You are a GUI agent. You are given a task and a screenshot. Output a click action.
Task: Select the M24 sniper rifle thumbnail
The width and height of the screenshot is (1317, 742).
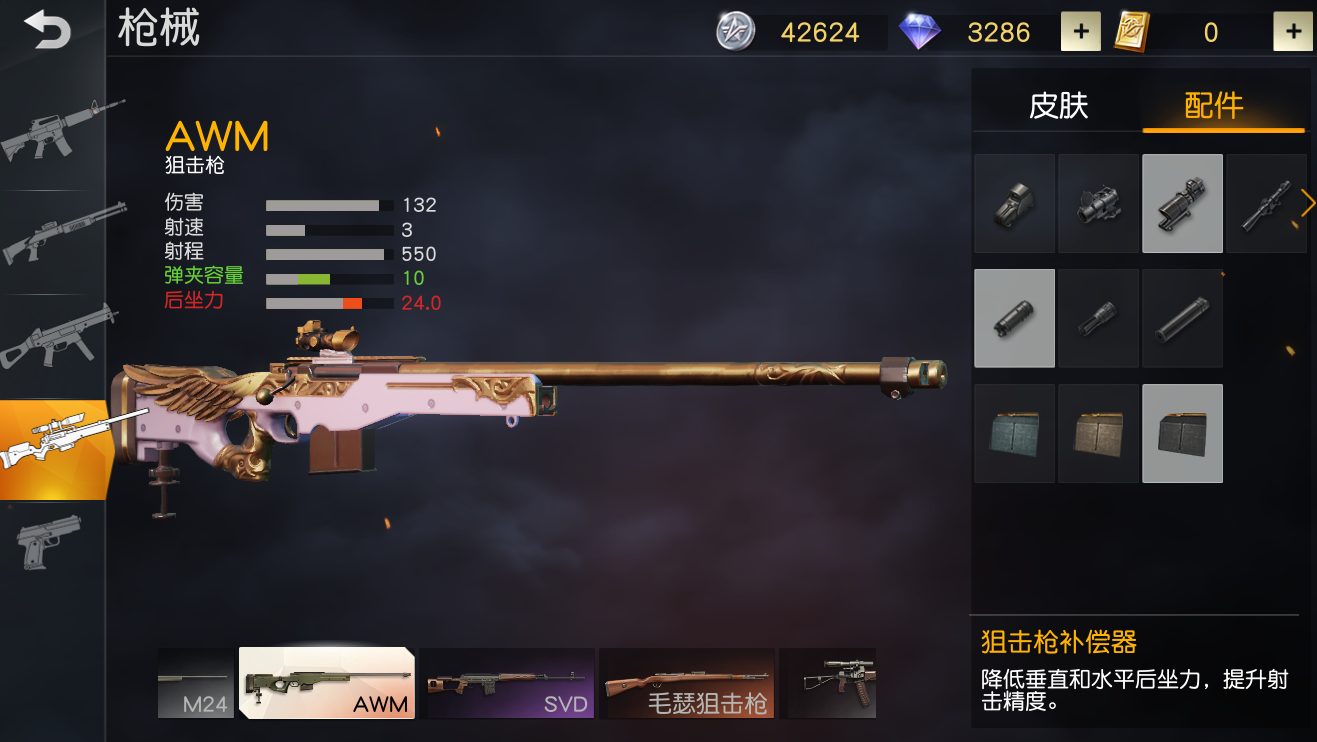click(x=196, y=683)
